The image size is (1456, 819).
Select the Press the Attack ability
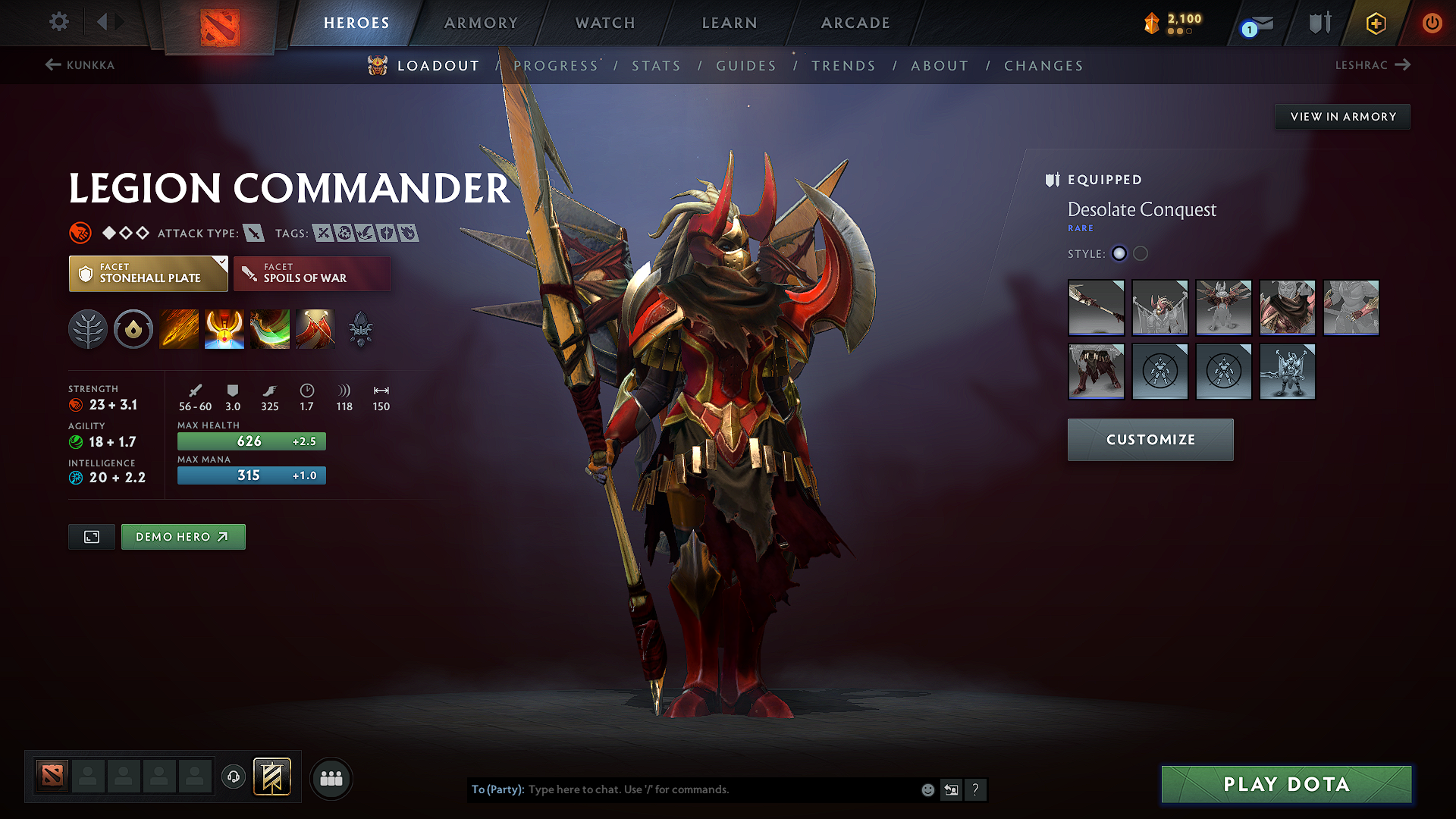(224, 329)
